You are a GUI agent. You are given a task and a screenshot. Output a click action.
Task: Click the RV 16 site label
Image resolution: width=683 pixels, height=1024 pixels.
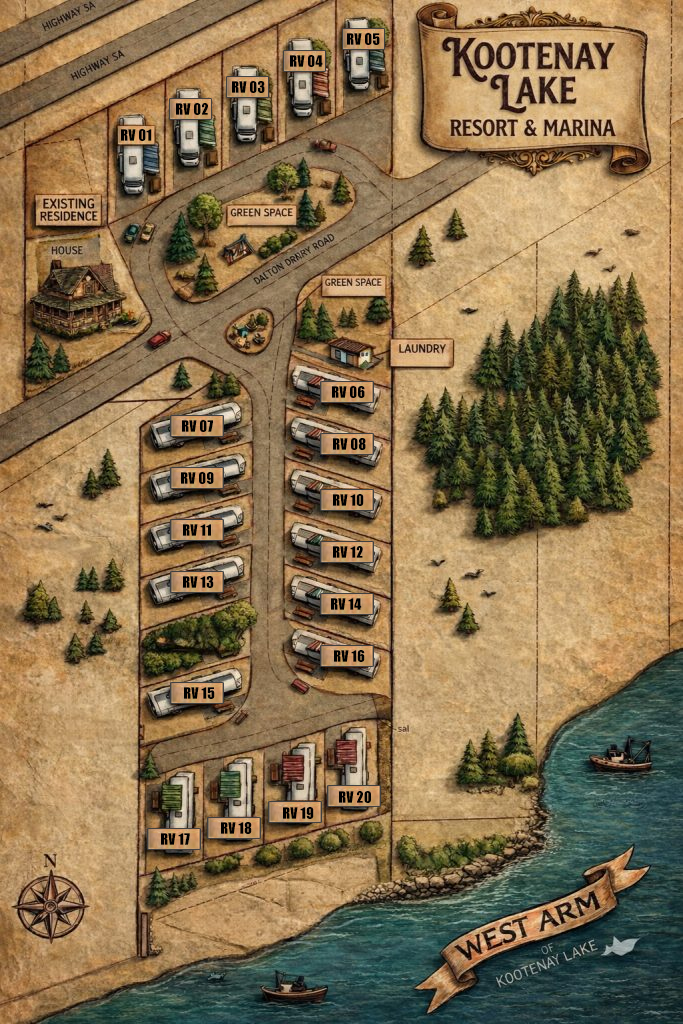(x=349, y=656)
